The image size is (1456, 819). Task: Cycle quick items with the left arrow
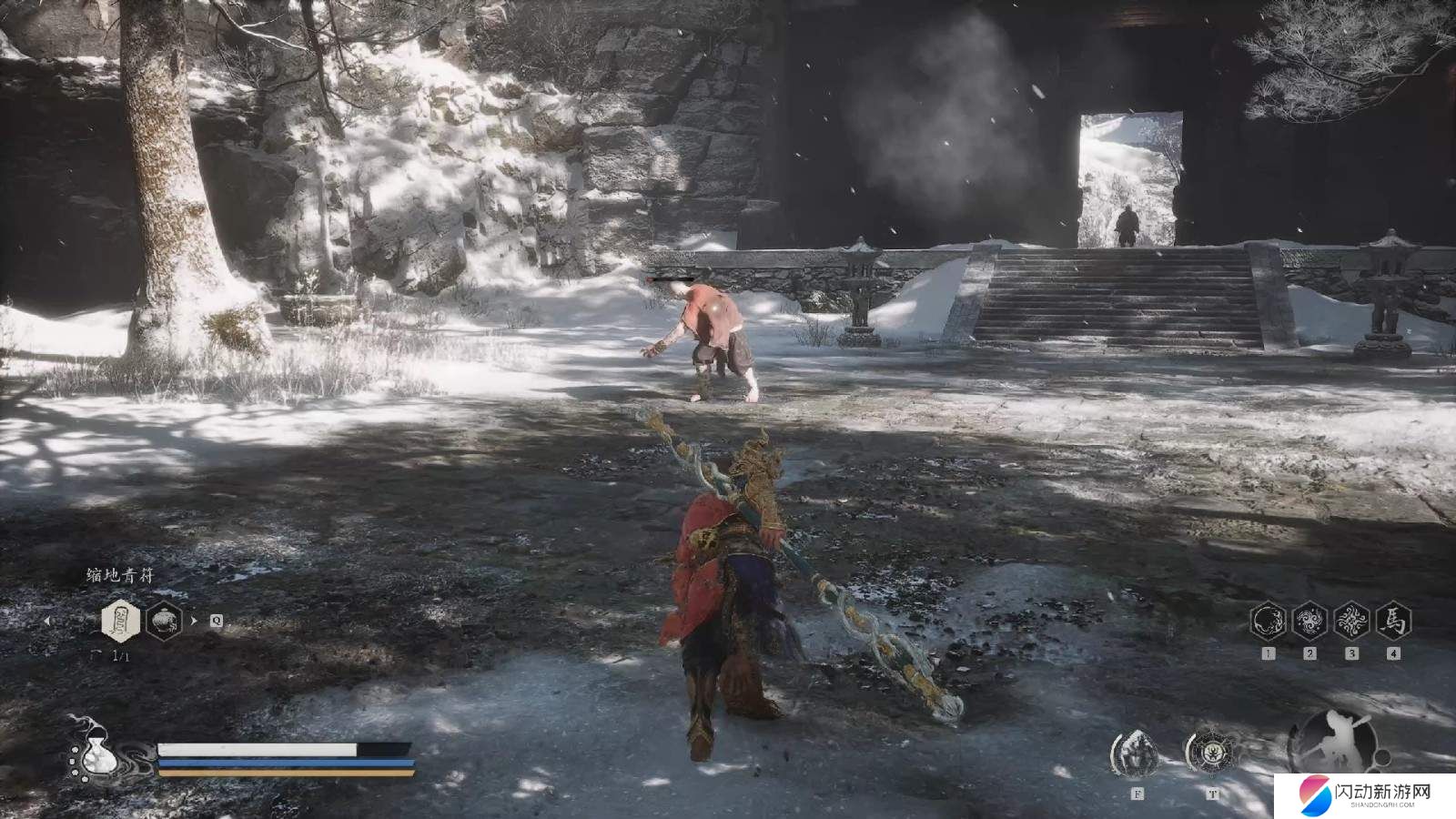(47, 622)
